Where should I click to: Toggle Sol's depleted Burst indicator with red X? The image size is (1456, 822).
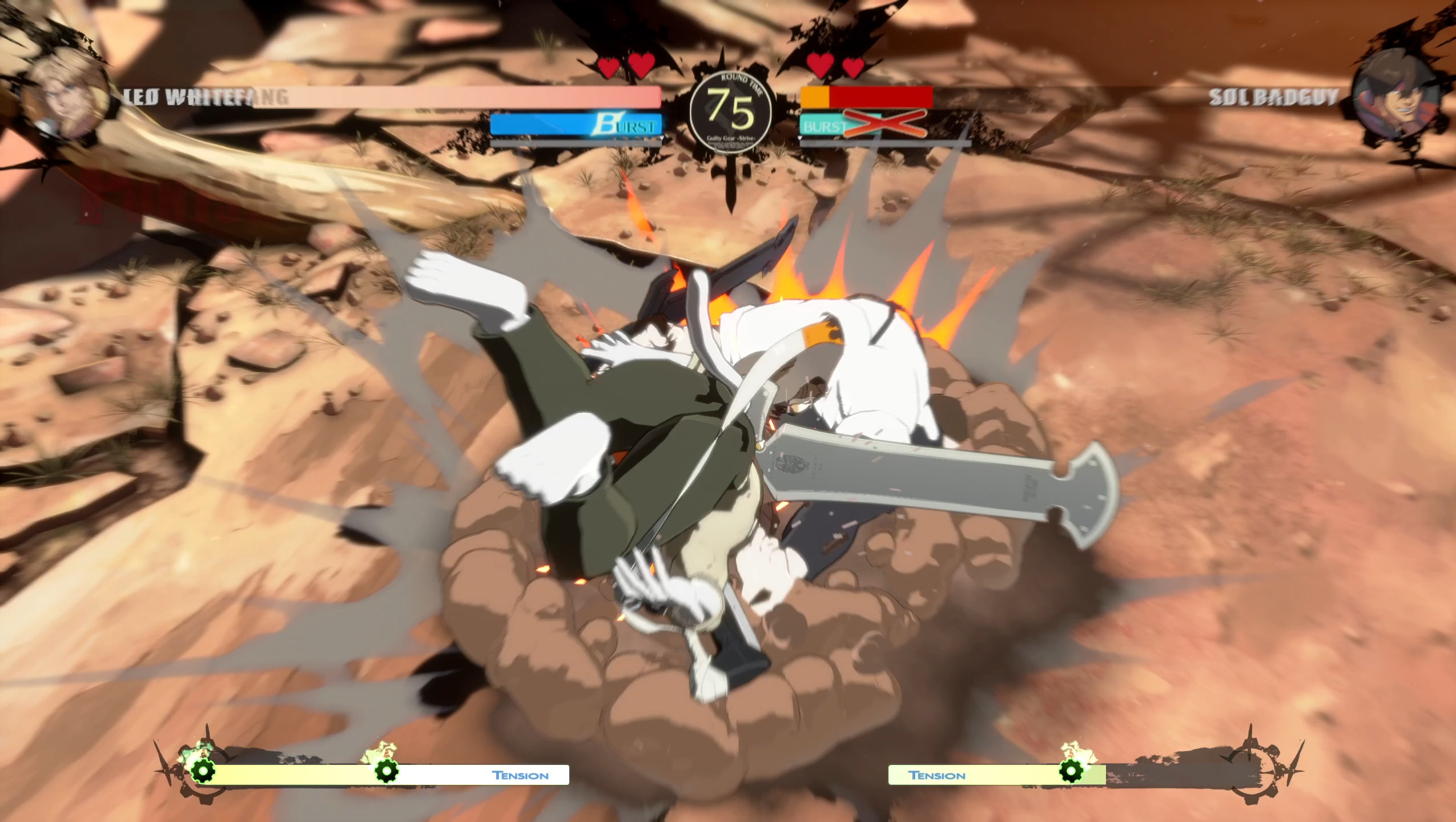pos(882,124)
